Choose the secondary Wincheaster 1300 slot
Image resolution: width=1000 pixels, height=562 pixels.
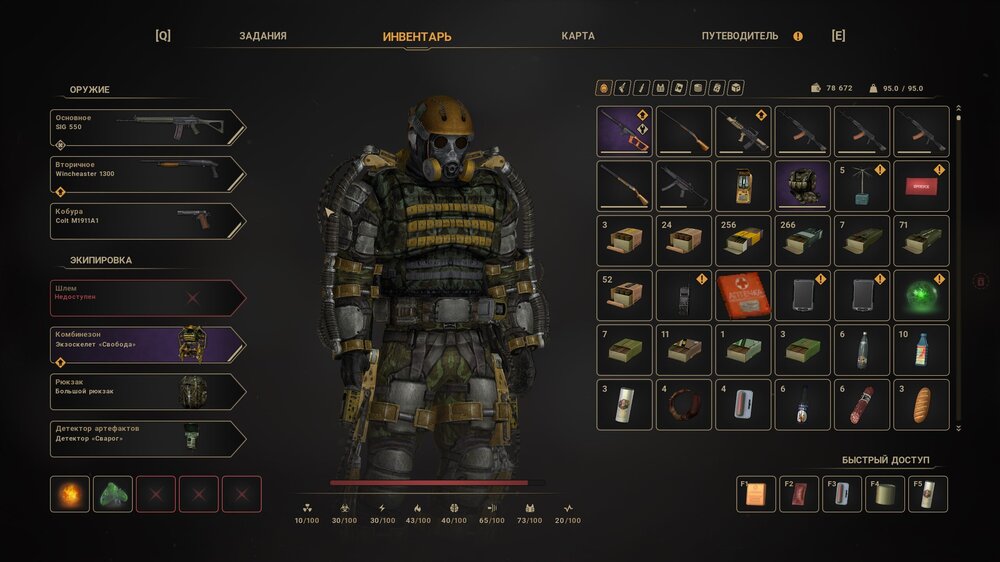pos(148,174)
